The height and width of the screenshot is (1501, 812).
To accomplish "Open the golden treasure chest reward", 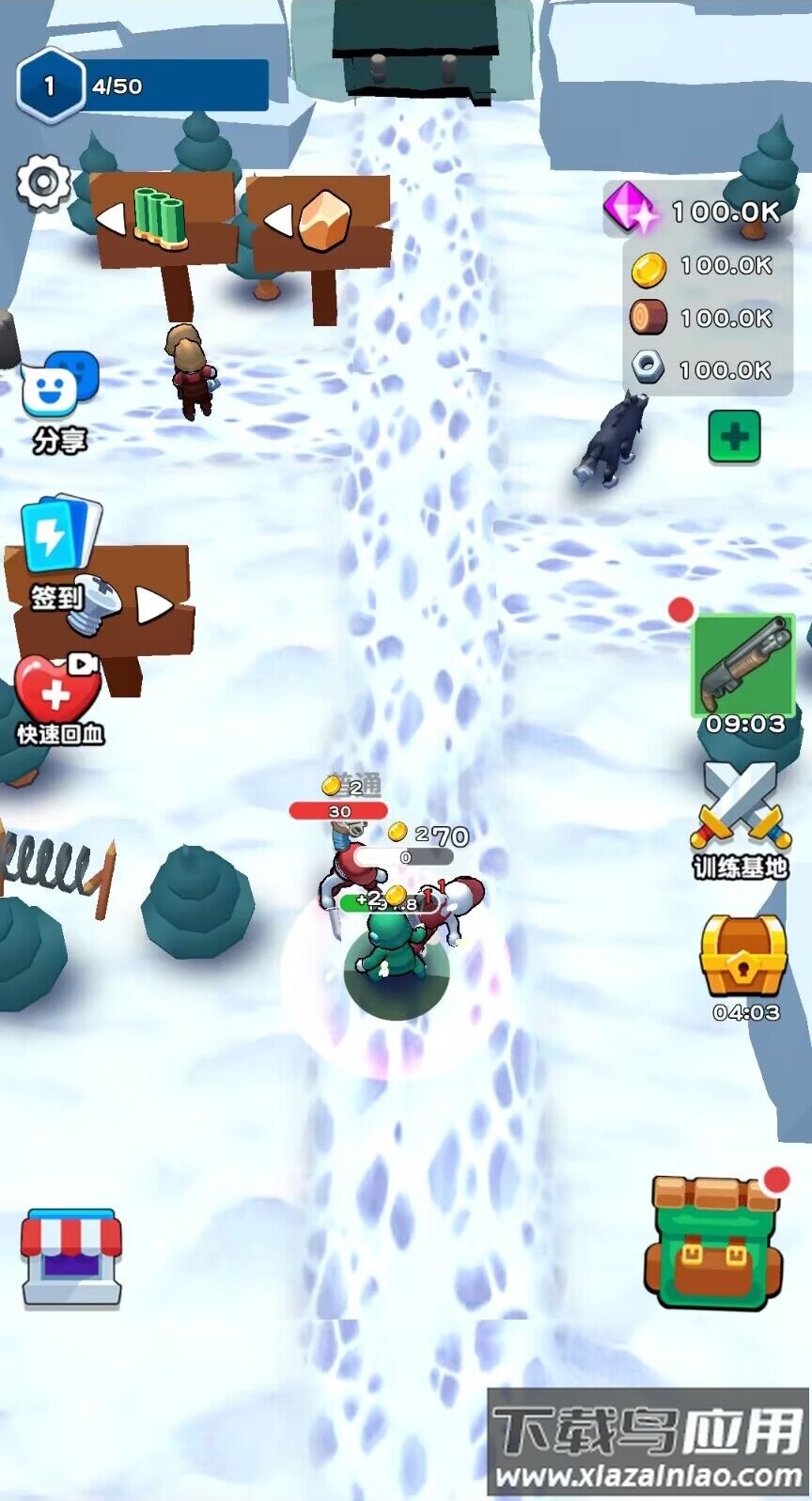I will coord(743,957).
